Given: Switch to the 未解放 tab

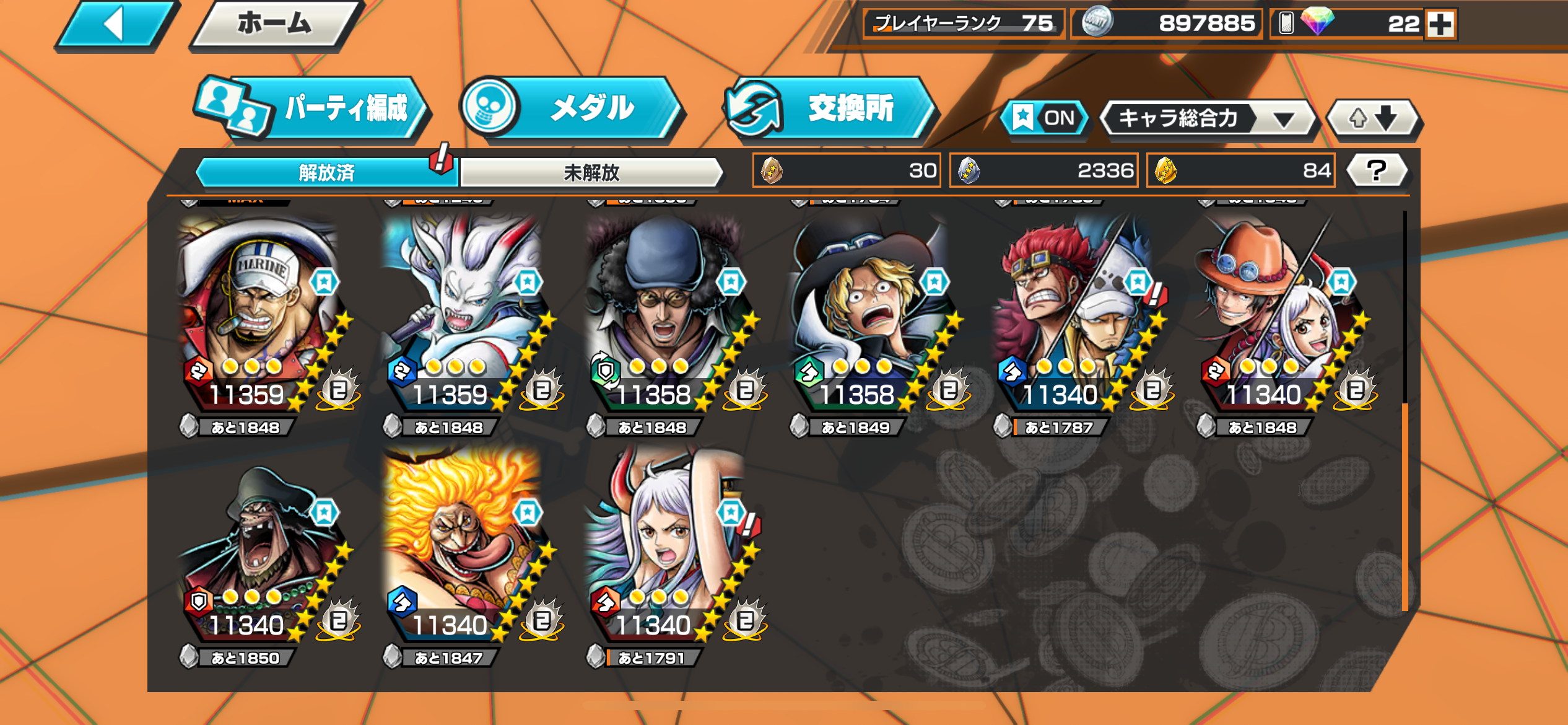Looking at the screenshot, I should point(591,172).
